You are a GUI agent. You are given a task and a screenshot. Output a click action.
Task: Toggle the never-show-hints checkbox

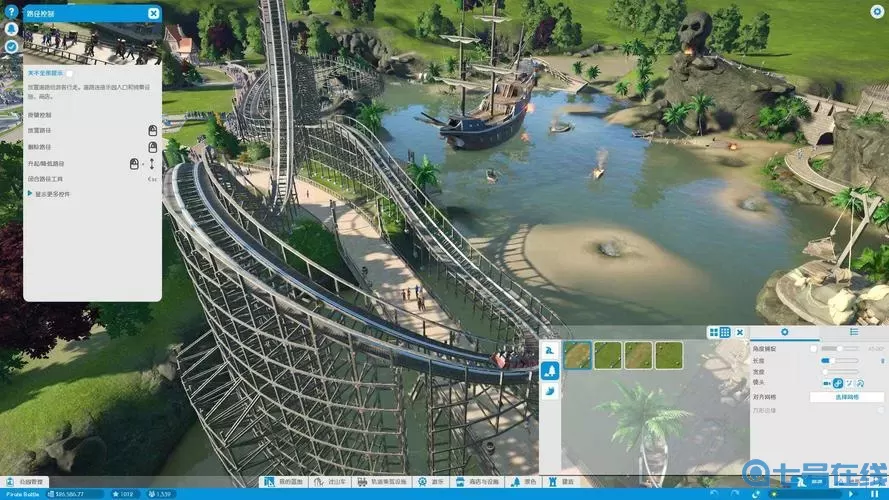69,73
